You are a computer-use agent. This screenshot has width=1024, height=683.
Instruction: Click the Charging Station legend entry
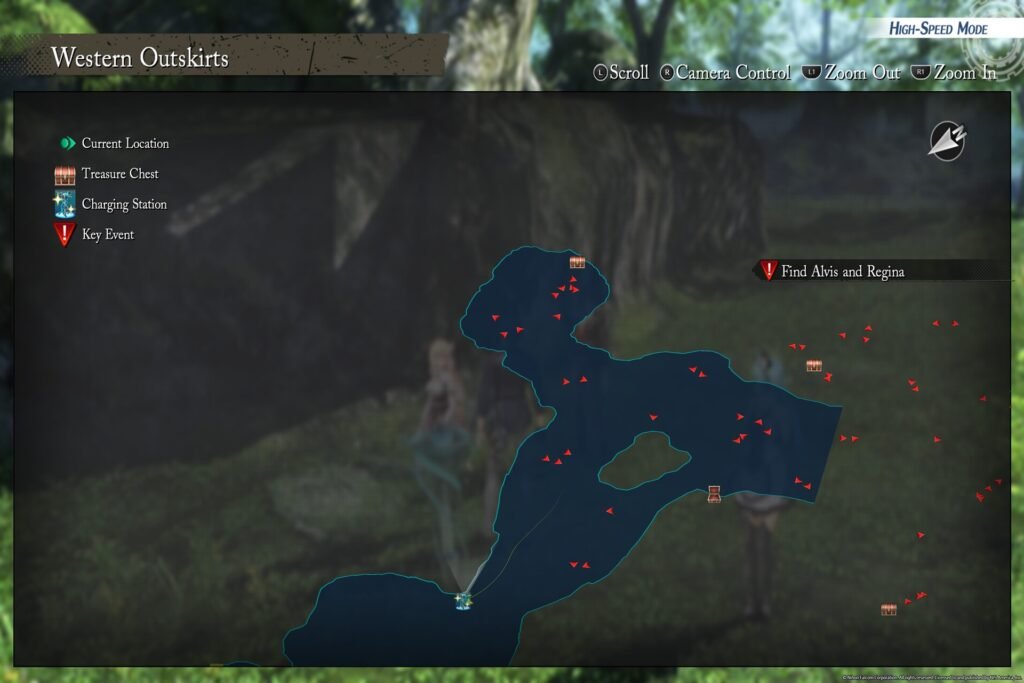pos(112,204)
